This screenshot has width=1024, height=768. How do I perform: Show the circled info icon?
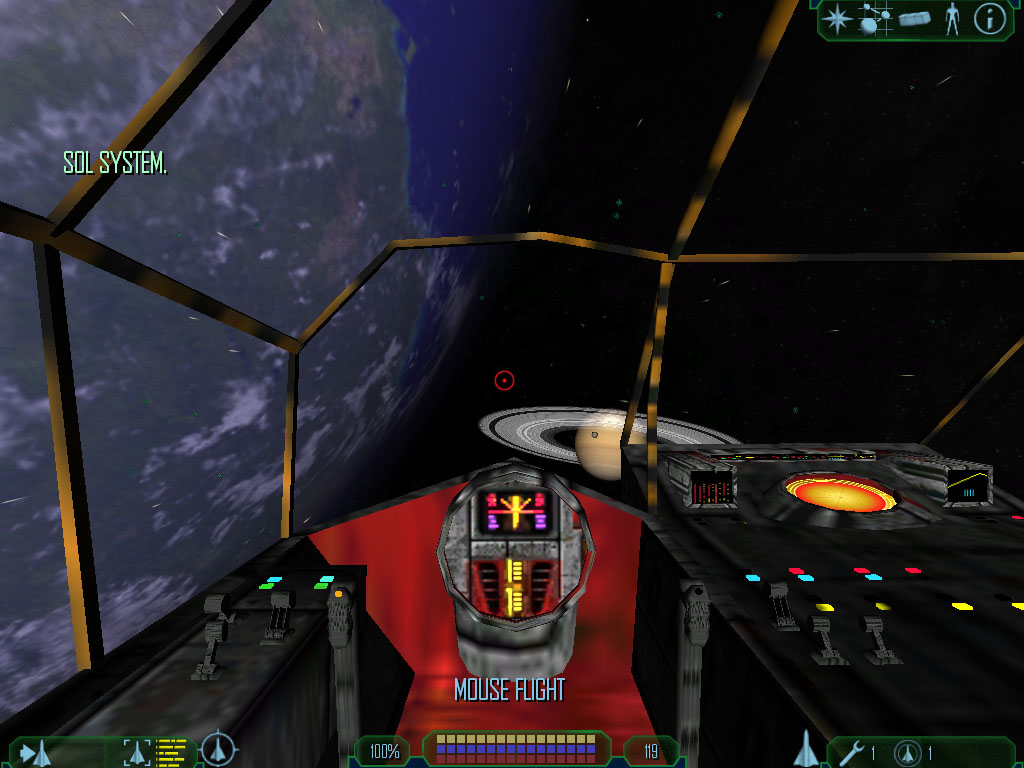[989, 19]
